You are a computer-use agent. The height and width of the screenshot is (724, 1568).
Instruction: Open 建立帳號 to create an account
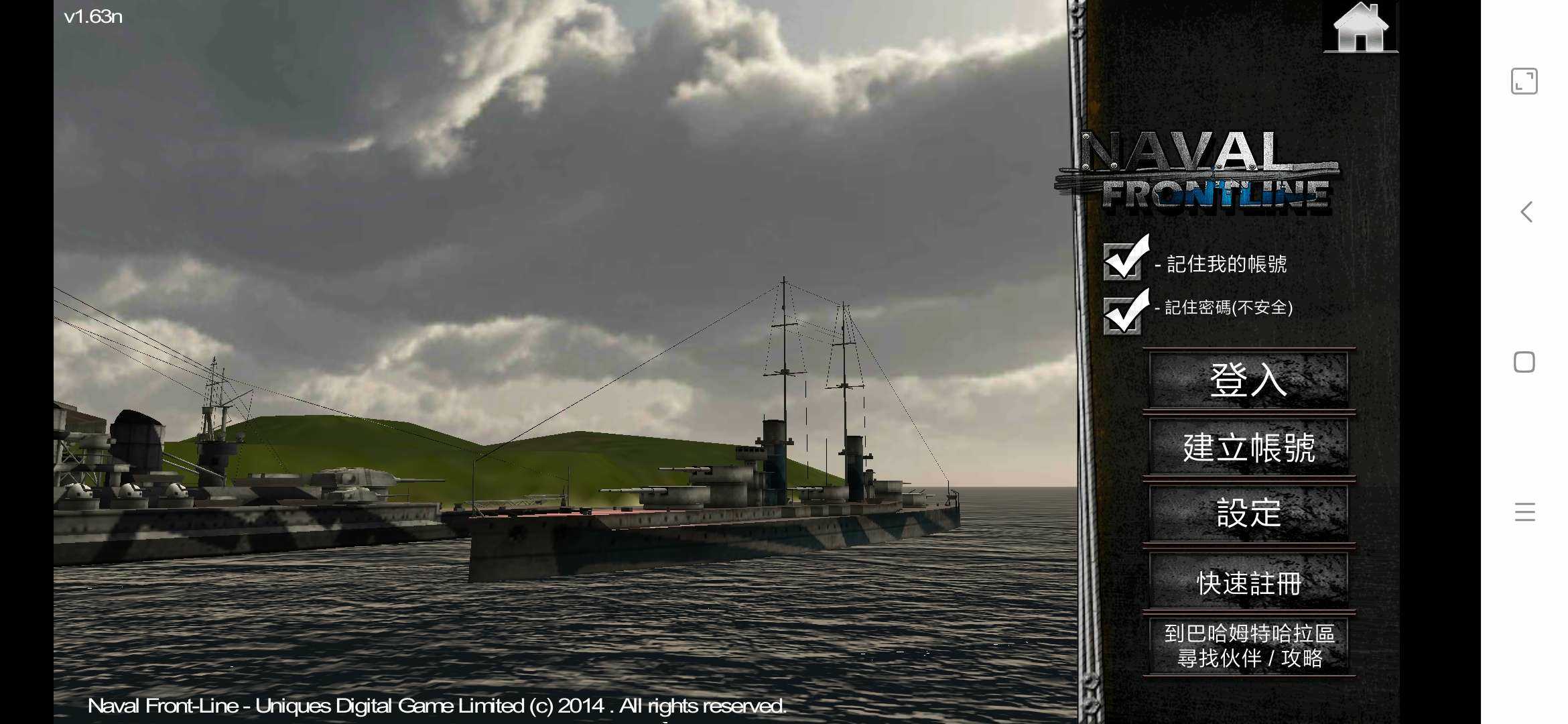(x=1248, y=447)
